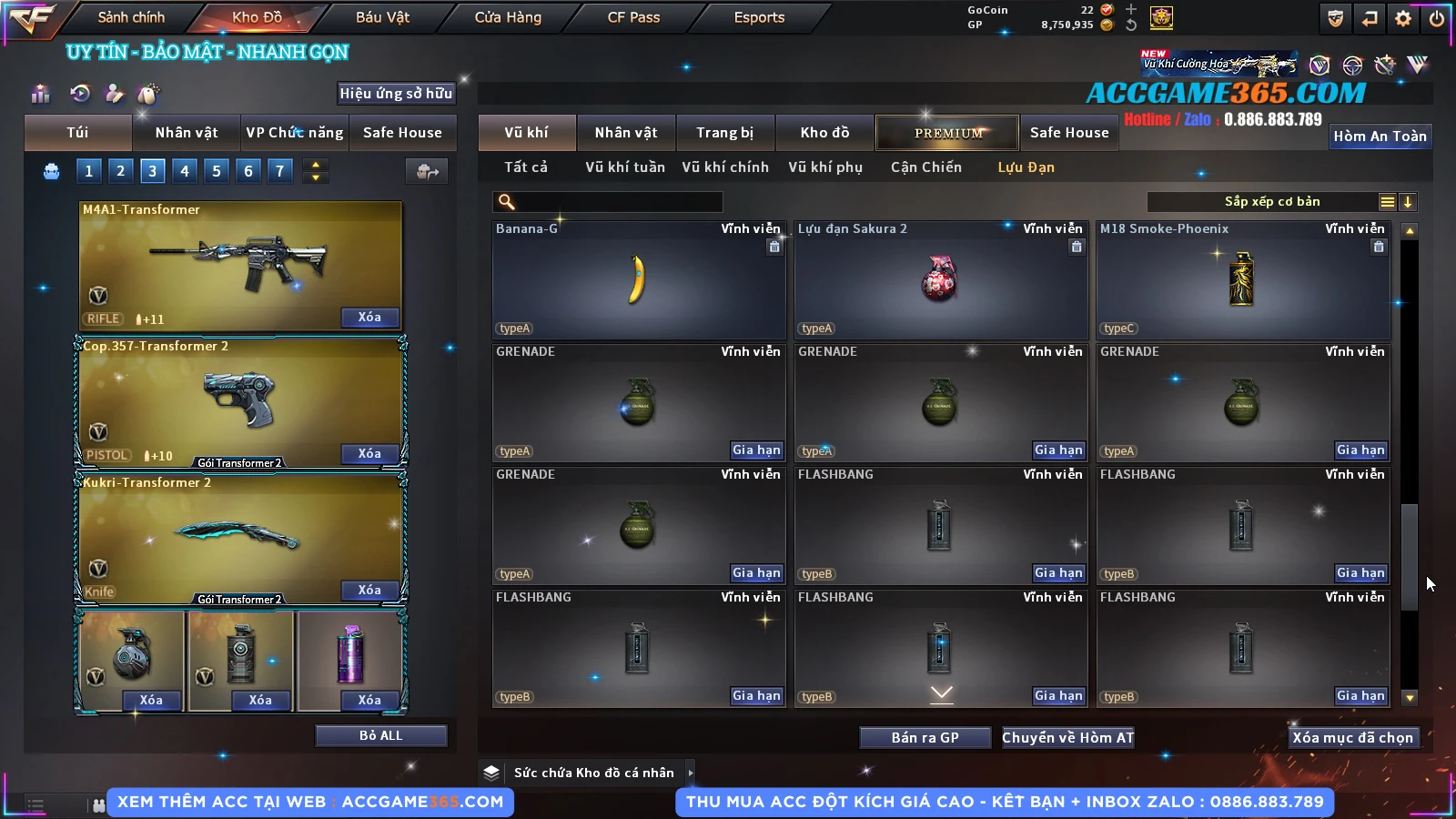The image size is (1456, 819).
Task: Click the Bỏ ALL button
Action: coord(380,735)
